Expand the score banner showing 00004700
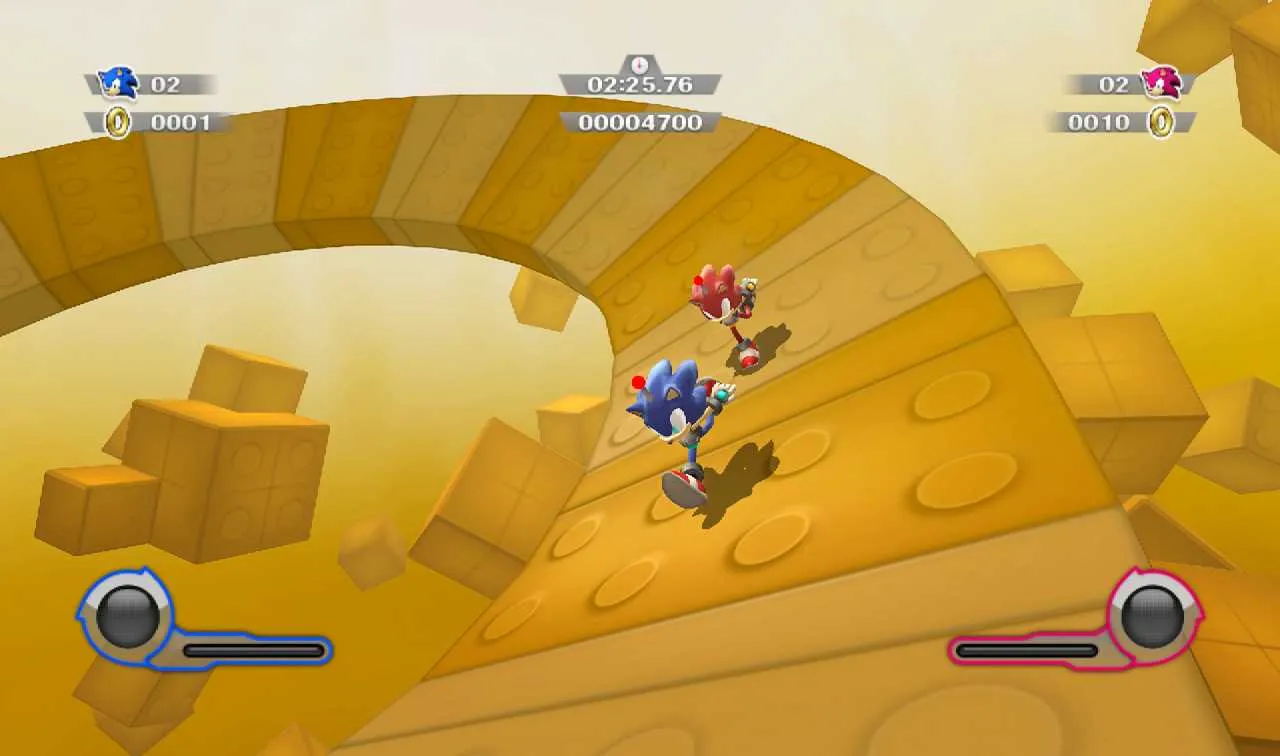 [638, 123]
